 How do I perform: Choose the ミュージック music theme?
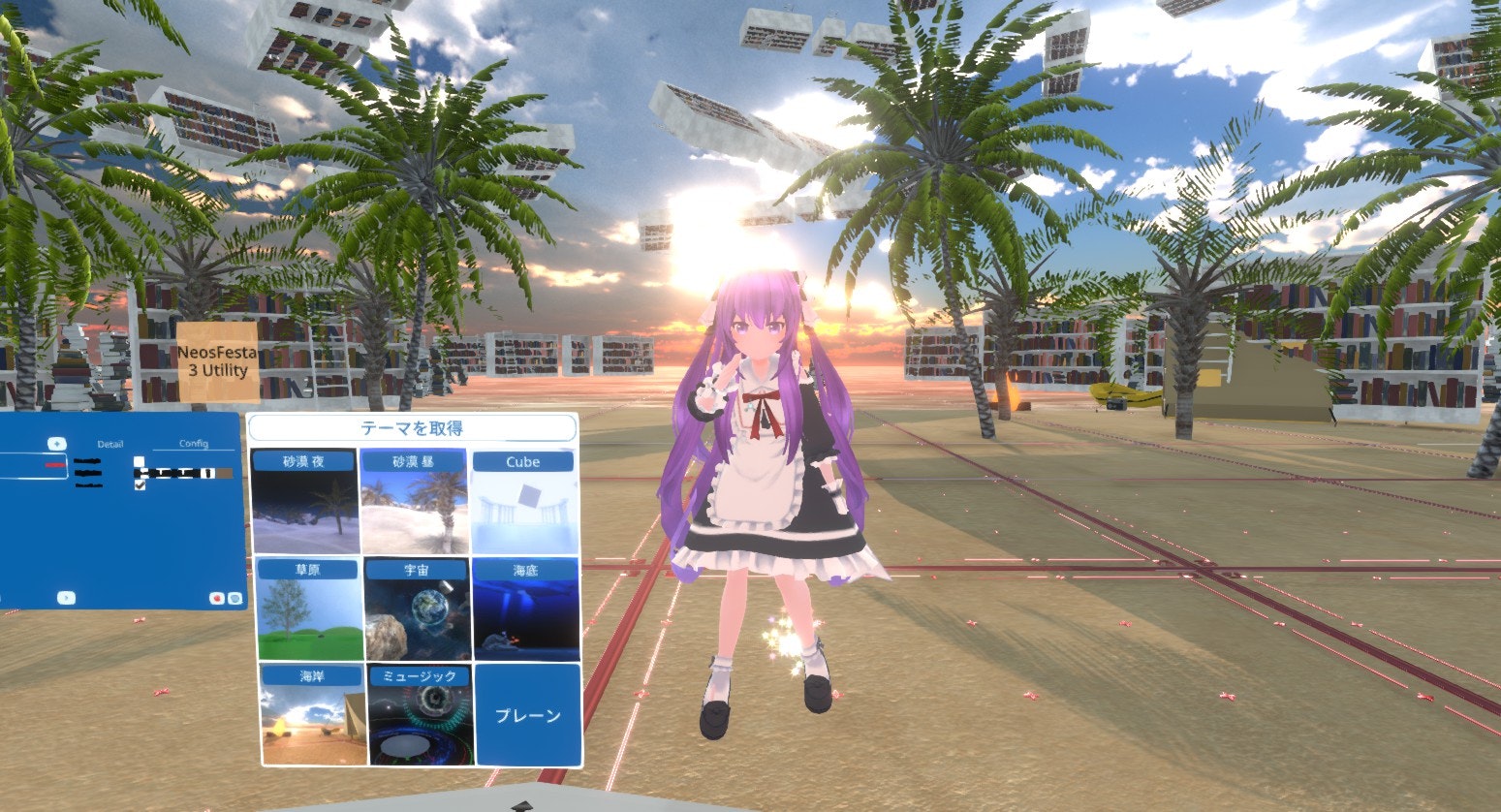click(421, 715)
